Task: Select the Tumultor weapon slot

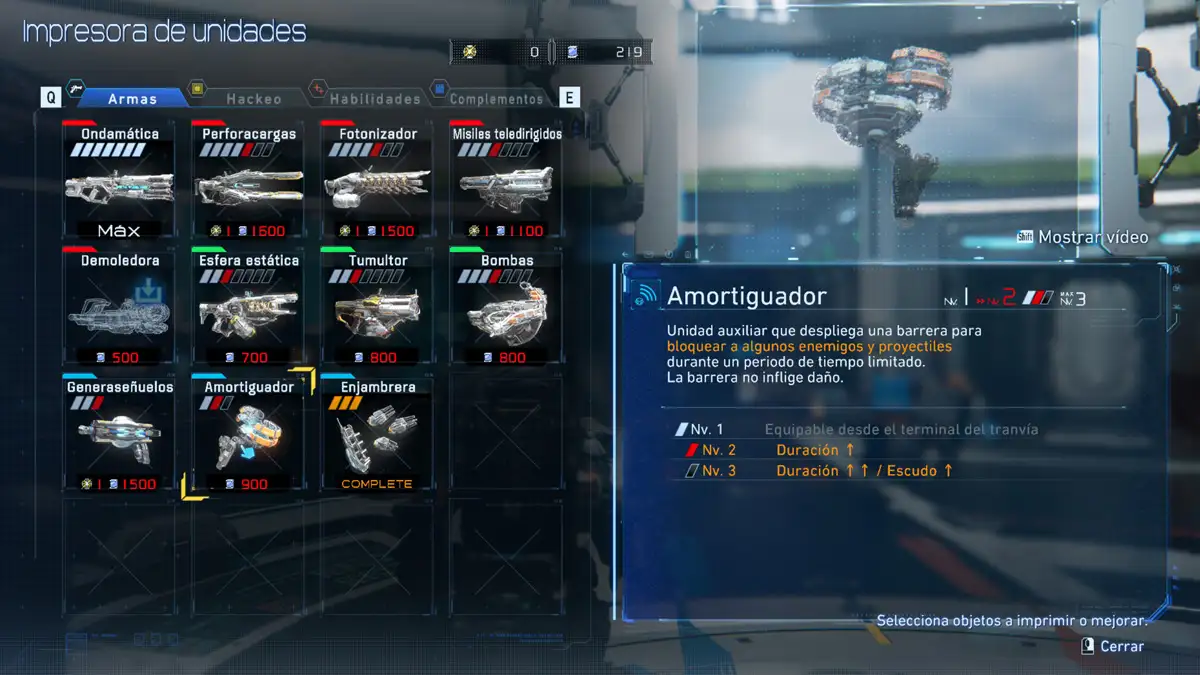Action: (x=377, y=308)
